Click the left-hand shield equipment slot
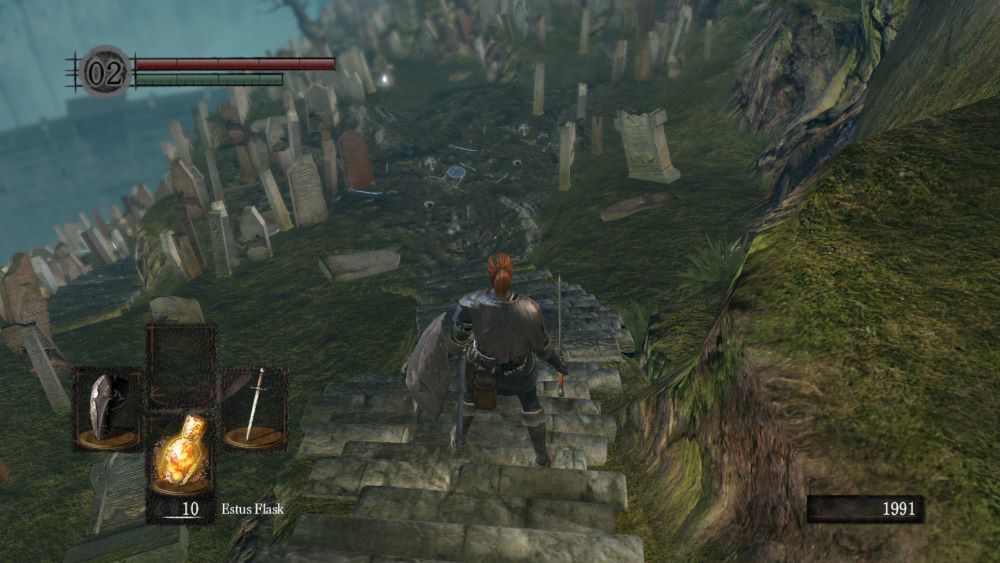1000x563 pixels. pos(108,408)
